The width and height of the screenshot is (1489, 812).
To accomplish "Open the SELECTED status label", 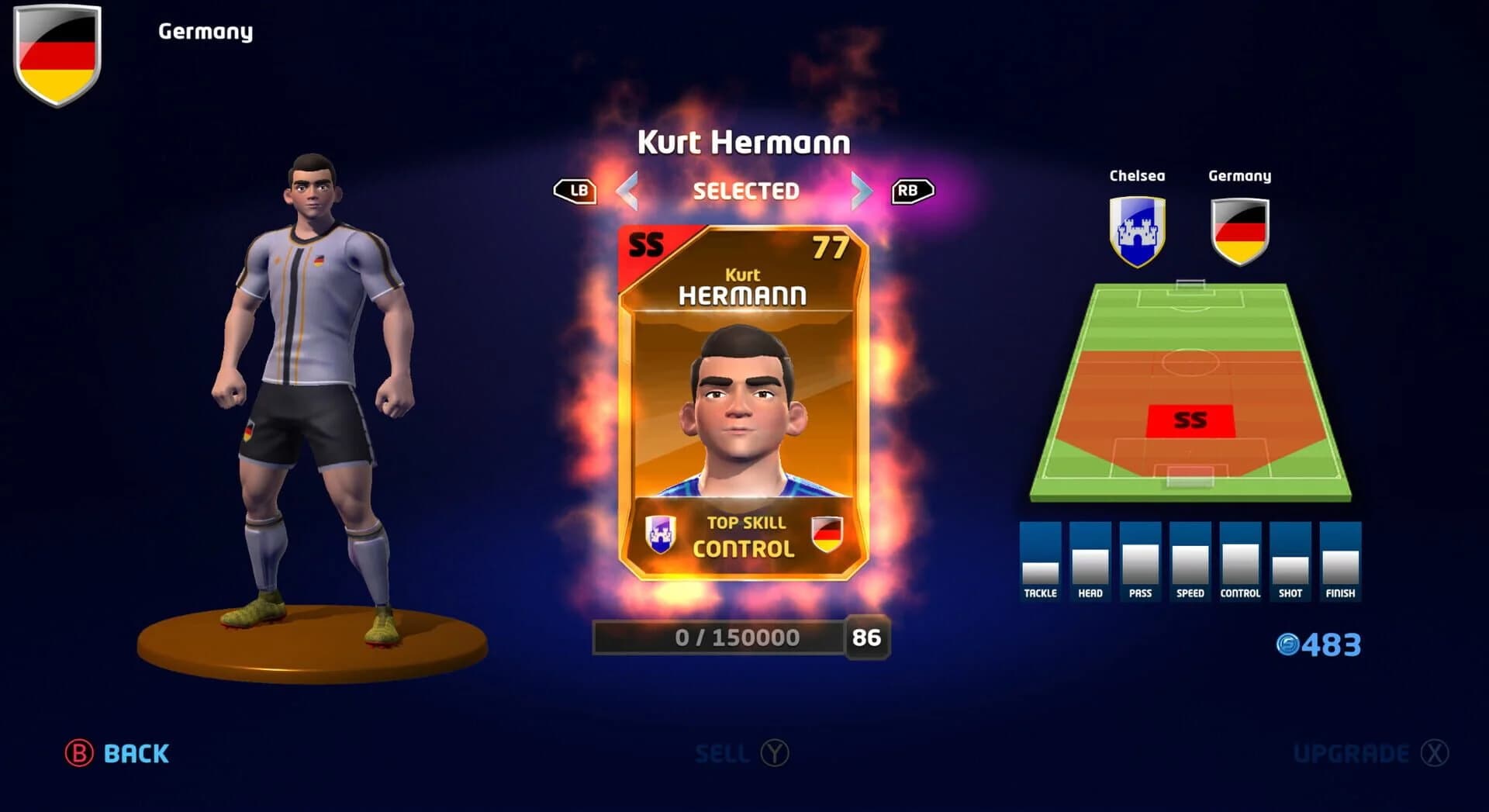I will click(744, 191).
